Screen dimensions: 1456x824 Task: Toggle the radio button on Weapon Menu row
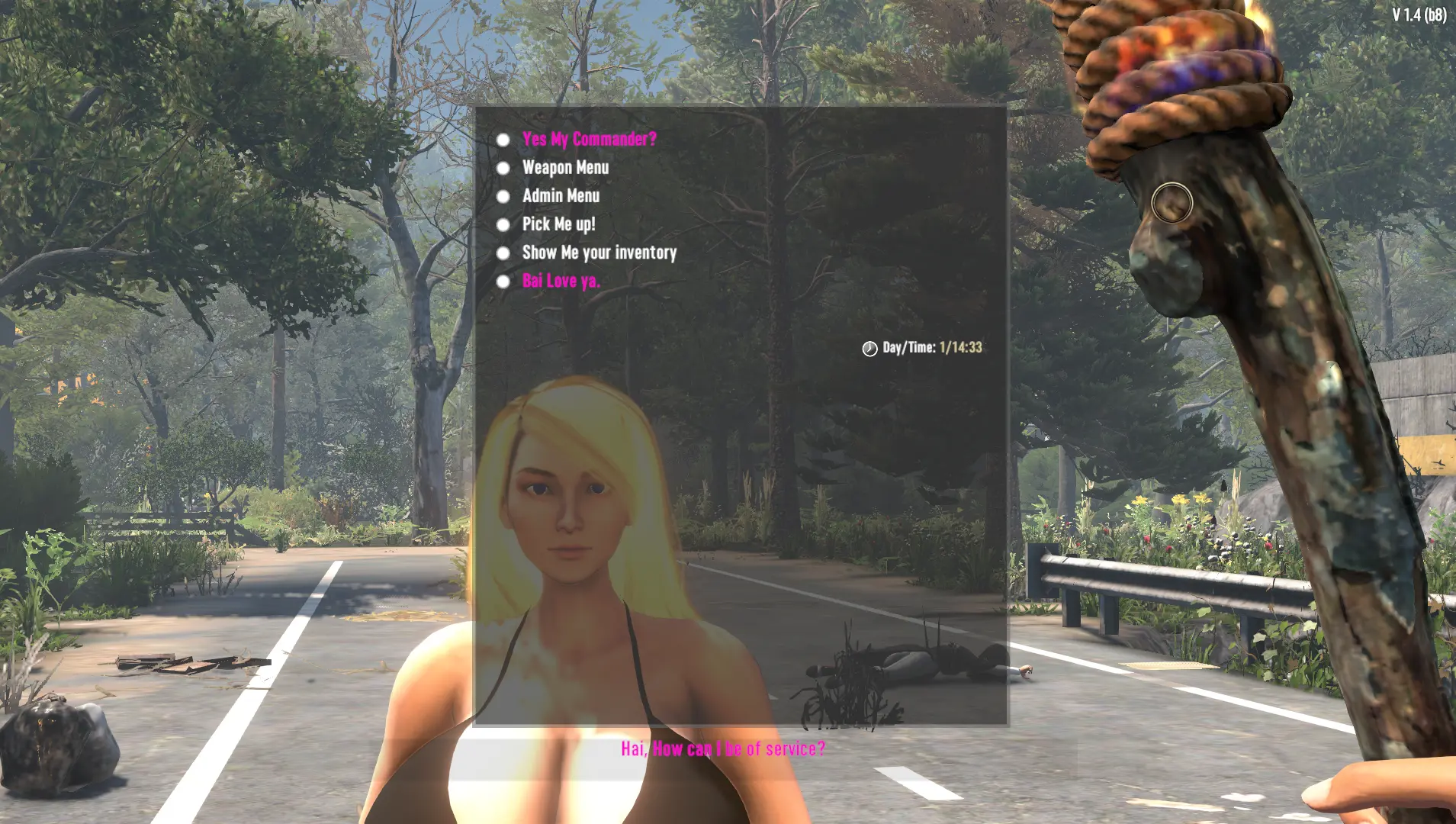pos(503,167)
